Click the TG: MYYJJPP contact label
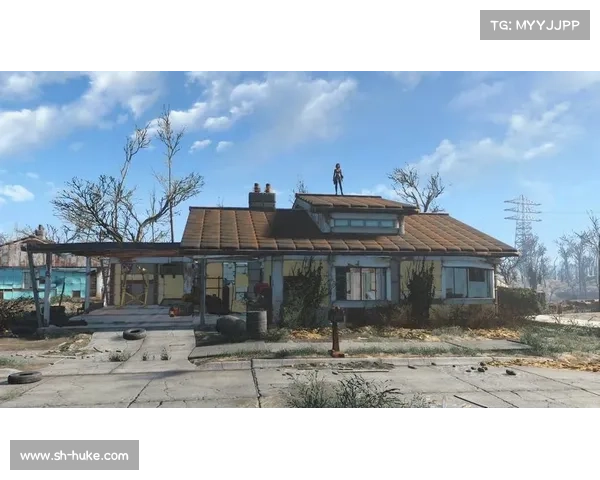 [535, 24]
